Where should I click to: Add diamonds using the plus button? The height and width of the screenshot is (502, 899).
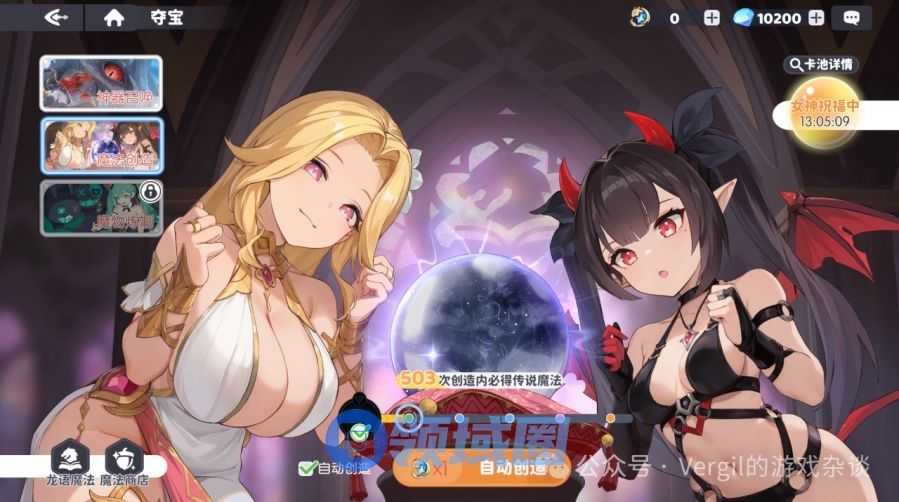[816, 18]
